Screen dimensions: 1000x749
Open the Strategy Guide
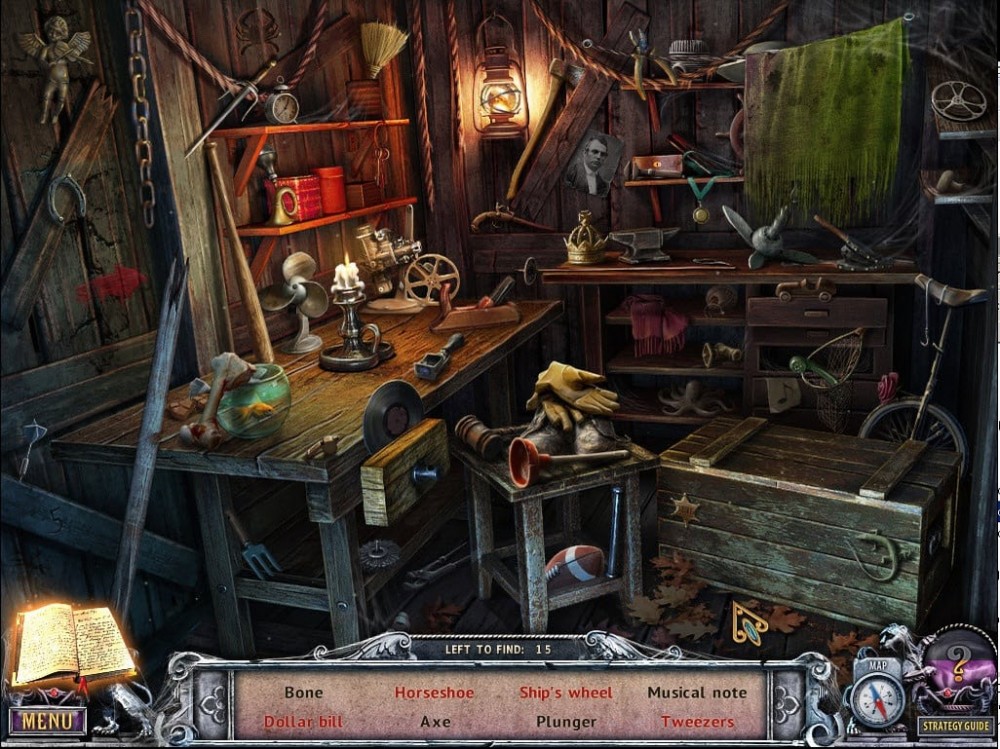click(x=955, y=727)
